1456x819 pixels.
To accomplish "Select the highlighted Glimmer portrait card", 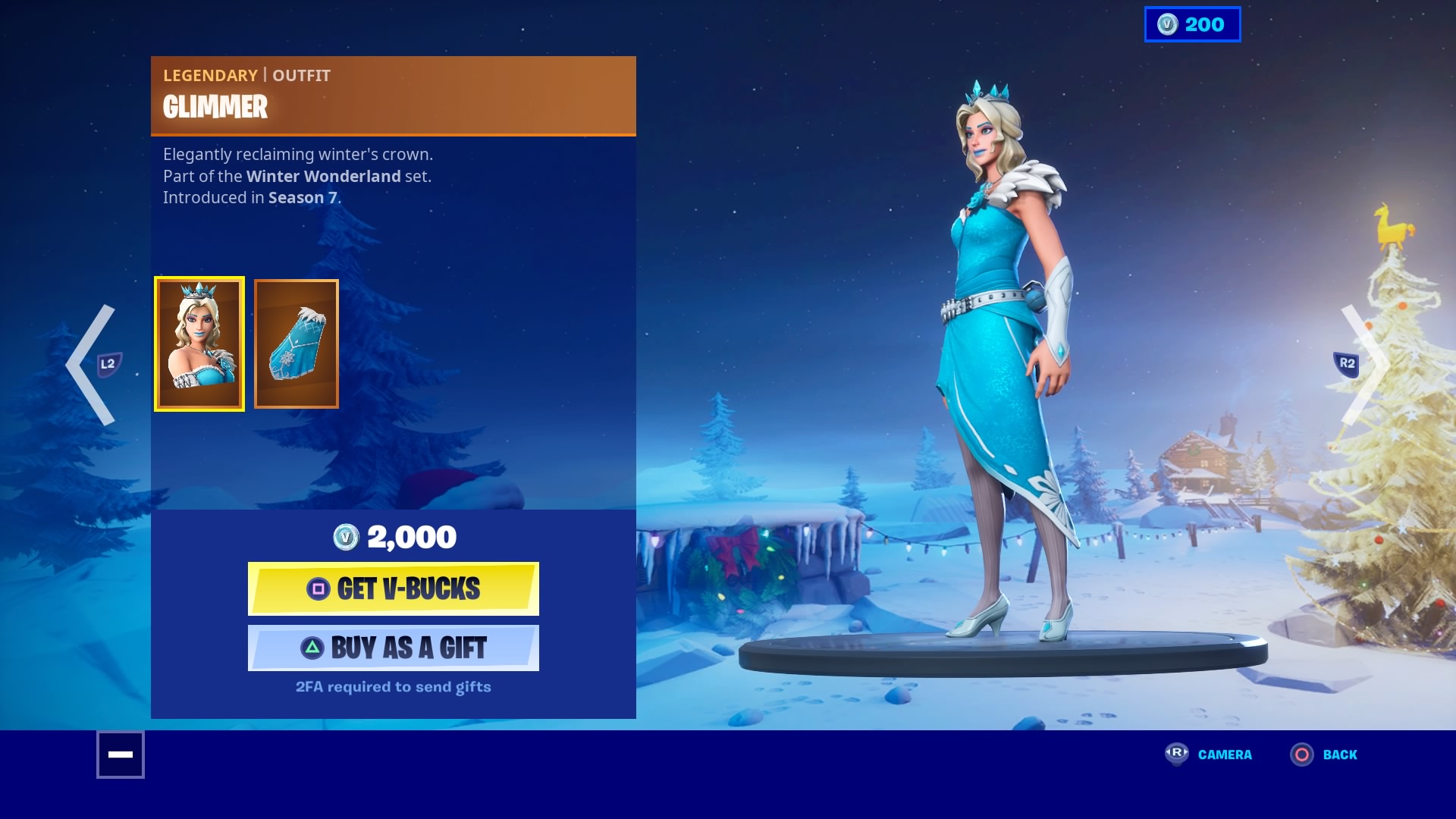I will 199,344.
